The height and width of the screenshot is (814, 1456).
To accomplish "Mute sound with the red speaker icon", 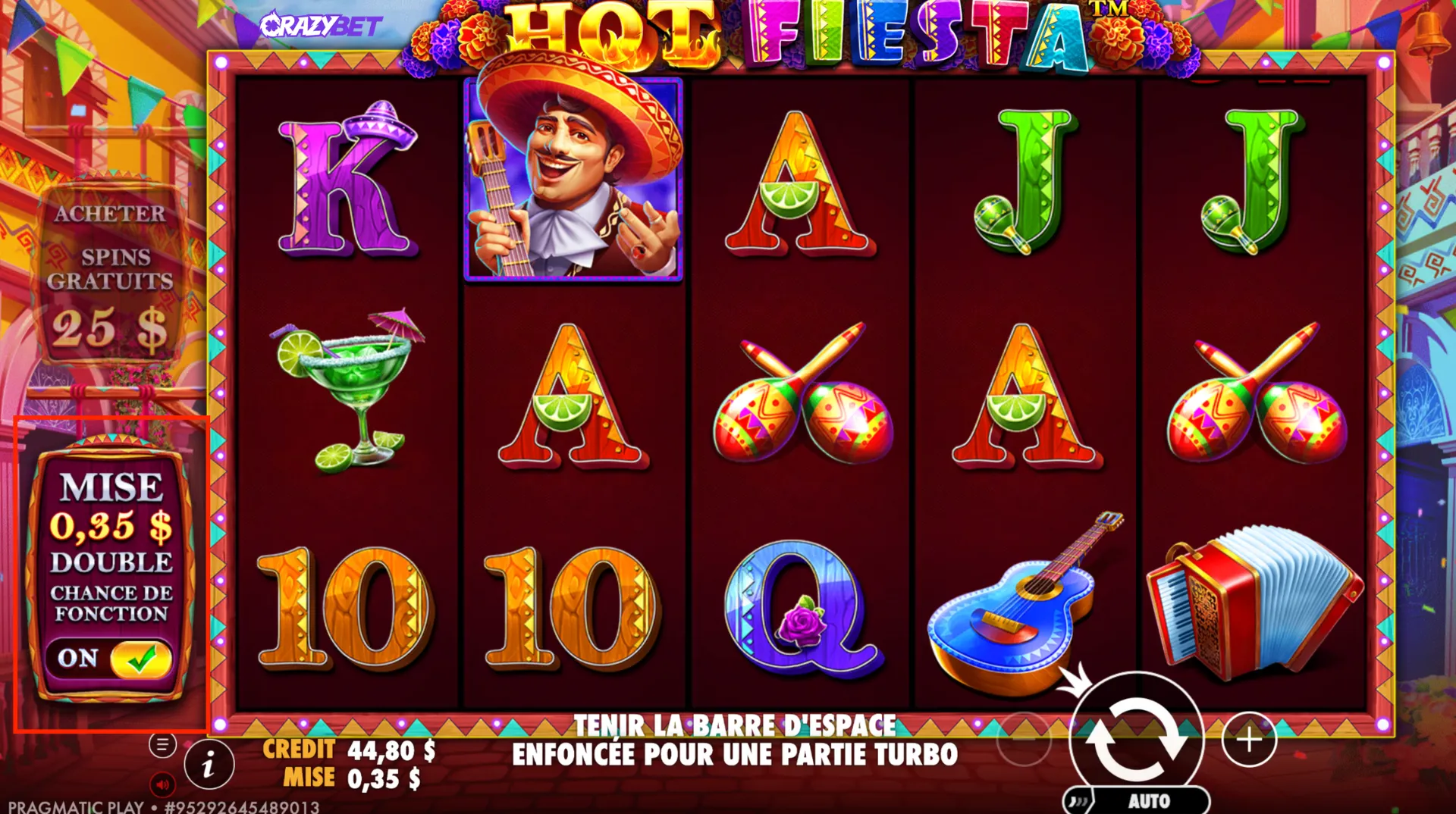I will 162,784.
